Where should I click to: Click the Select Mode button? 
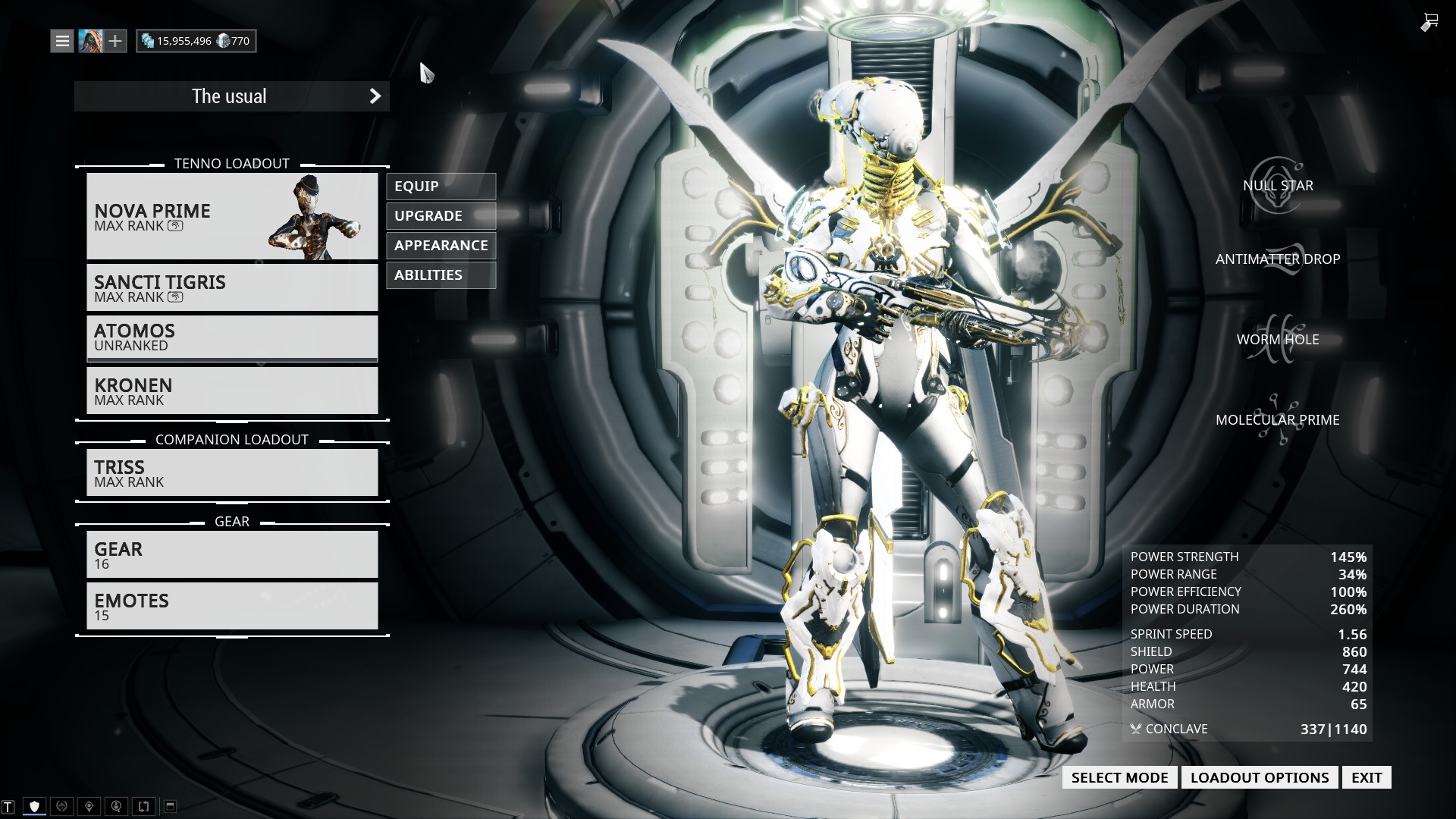1119,777
